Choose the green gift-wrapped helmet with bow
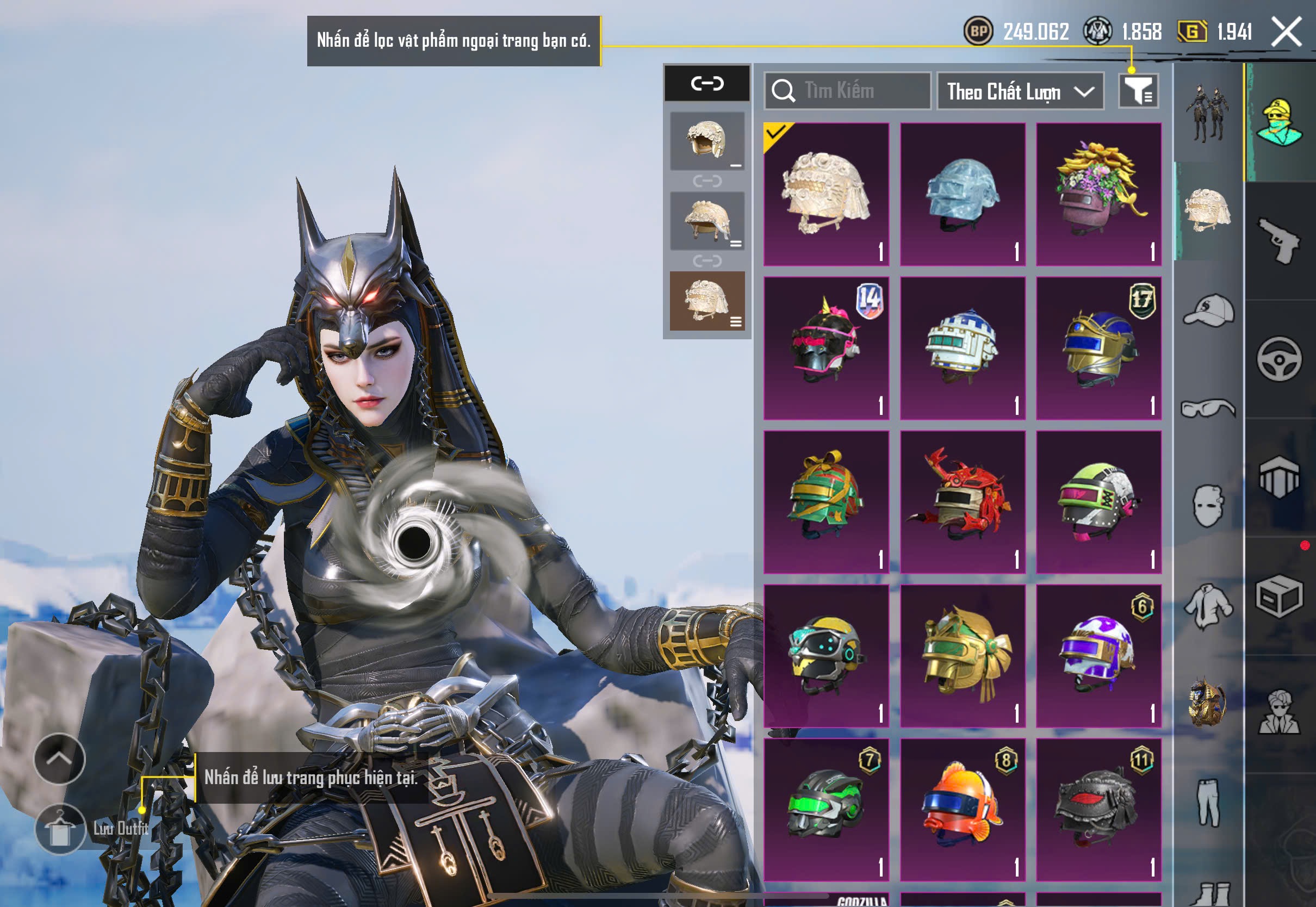The height and width of the screenshot is (907, 1316). [826, 502]
